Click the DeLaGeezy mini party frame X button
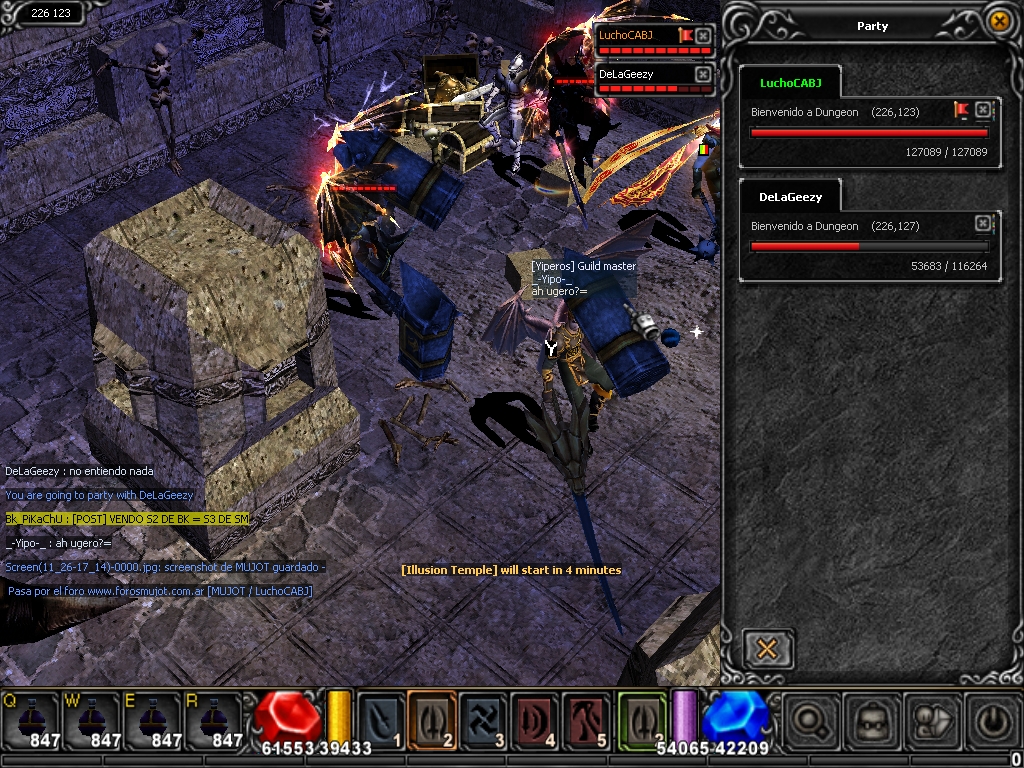Image resolution: width=1024 pixels, height=768 pixels. [x=703, y=75]
